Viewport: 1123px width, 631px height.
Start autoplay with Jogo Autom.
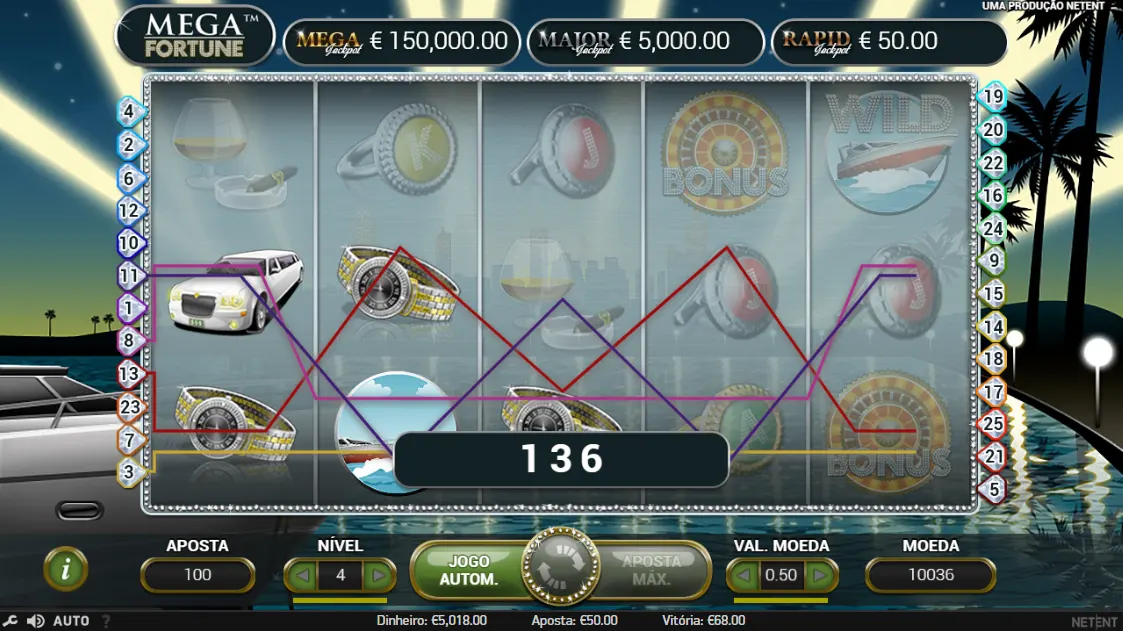(x=468, y=570)
